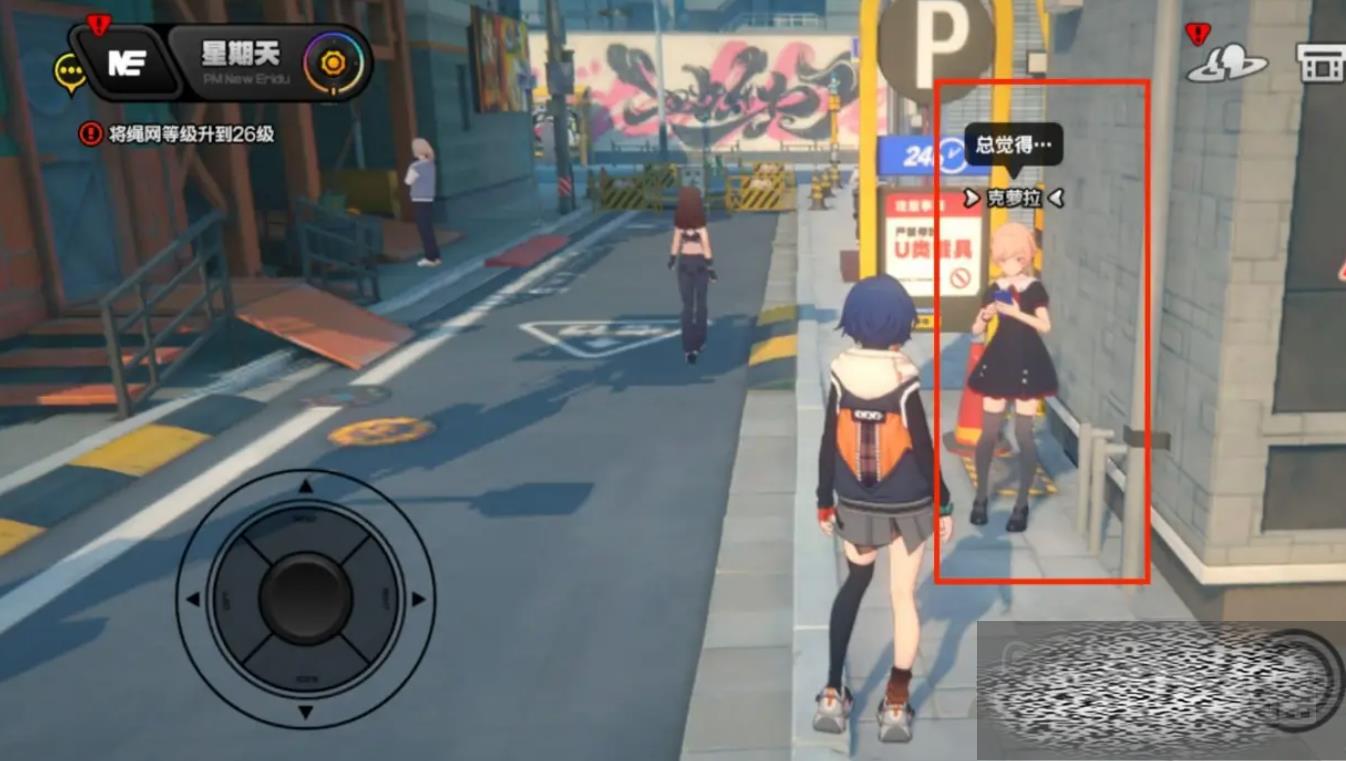
Task: Open the yellow chat bubble icon
Action: [69, 71]
